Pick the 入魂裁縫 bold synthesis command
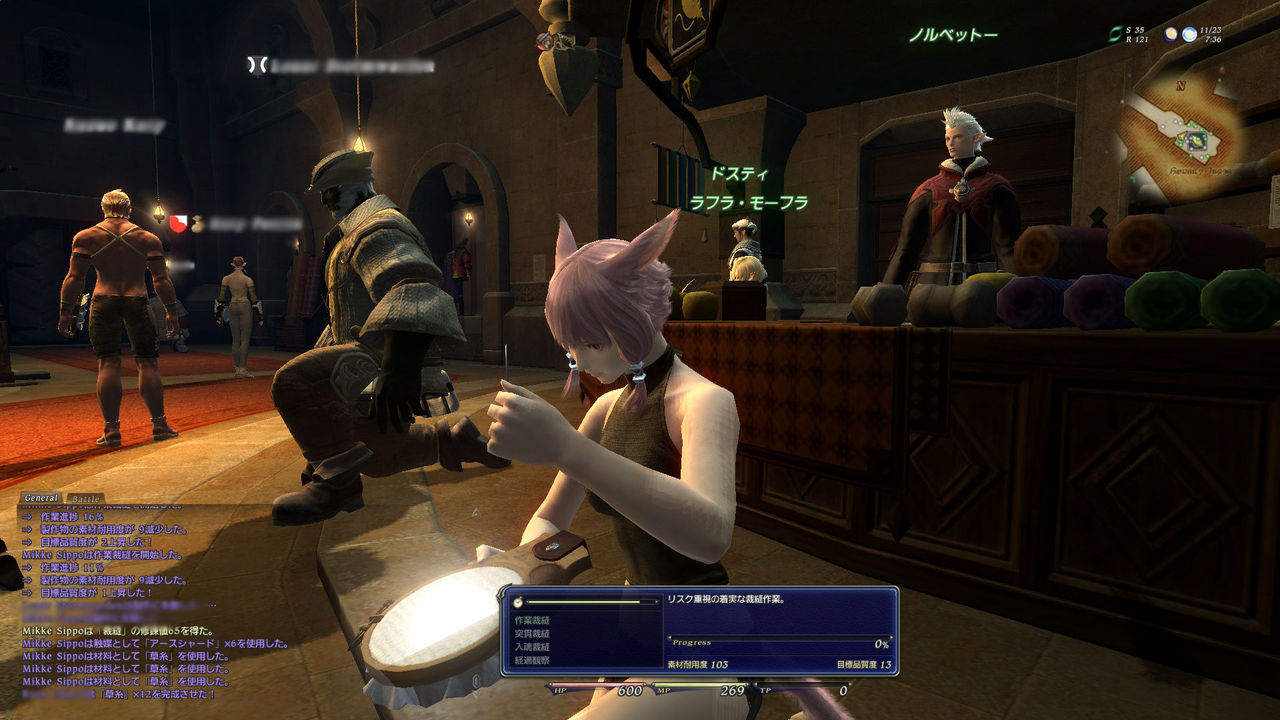The height and width of the screenshot is (720, 1280). [x=532, y=647]
